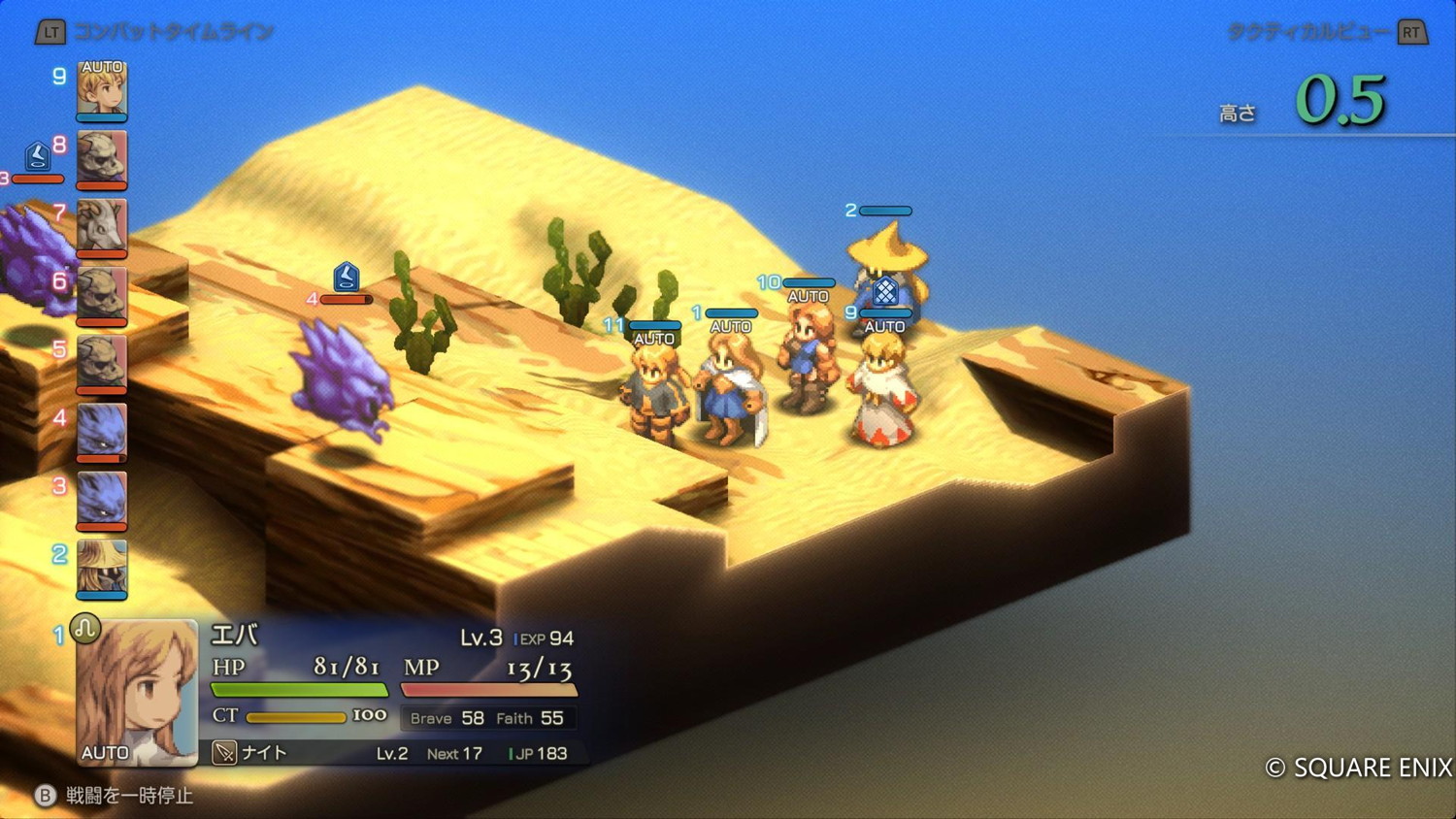Click エバ's large character portrait
Screen dimensions: 1456x819
point(137,692)
